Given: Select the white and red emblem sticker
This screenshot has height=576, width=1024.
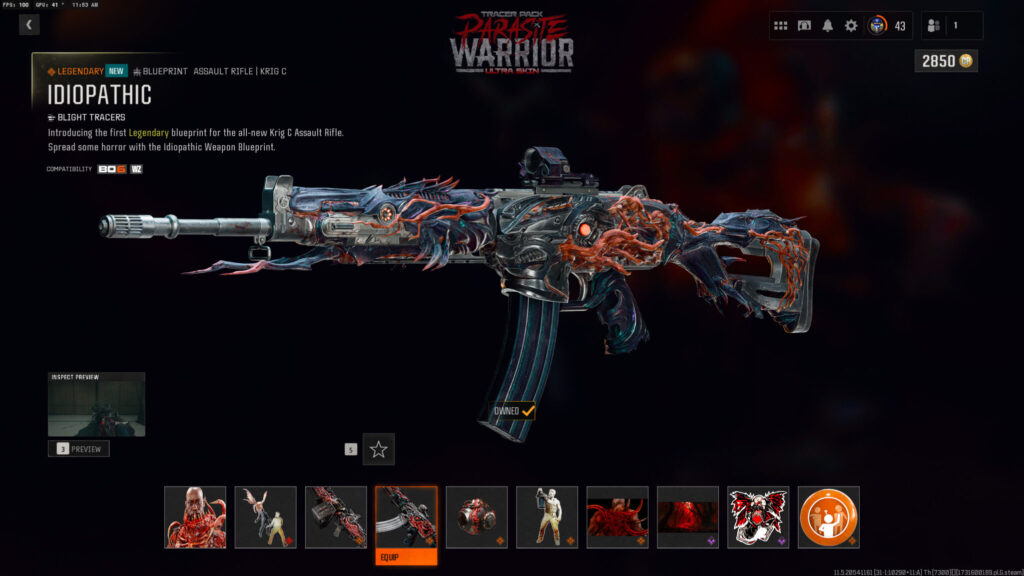Looking at the screenshot, I should (x=758, y=517).
